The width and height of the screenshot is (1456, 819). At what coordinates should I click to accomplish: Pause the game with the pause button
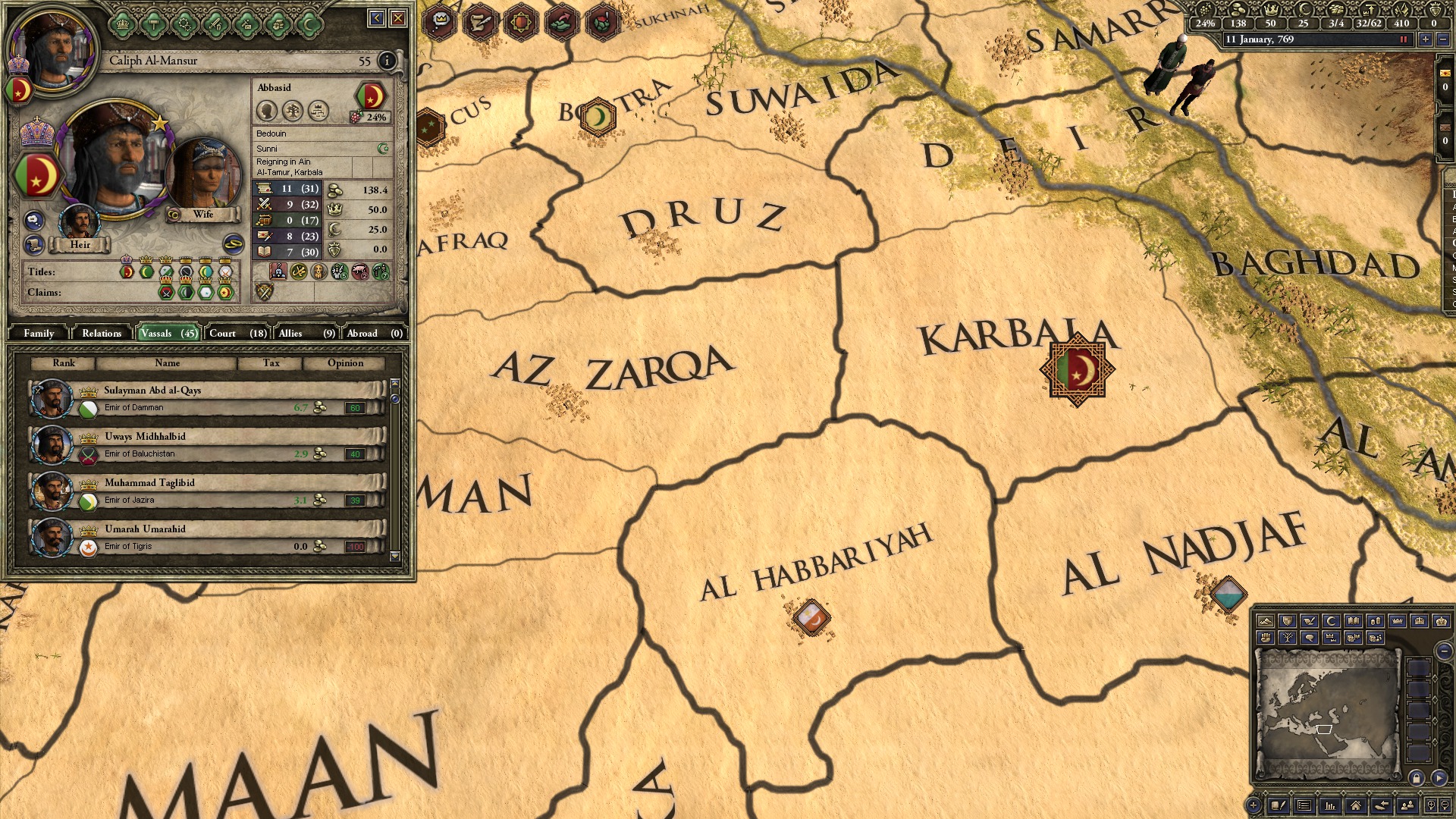coord(1404,39)
